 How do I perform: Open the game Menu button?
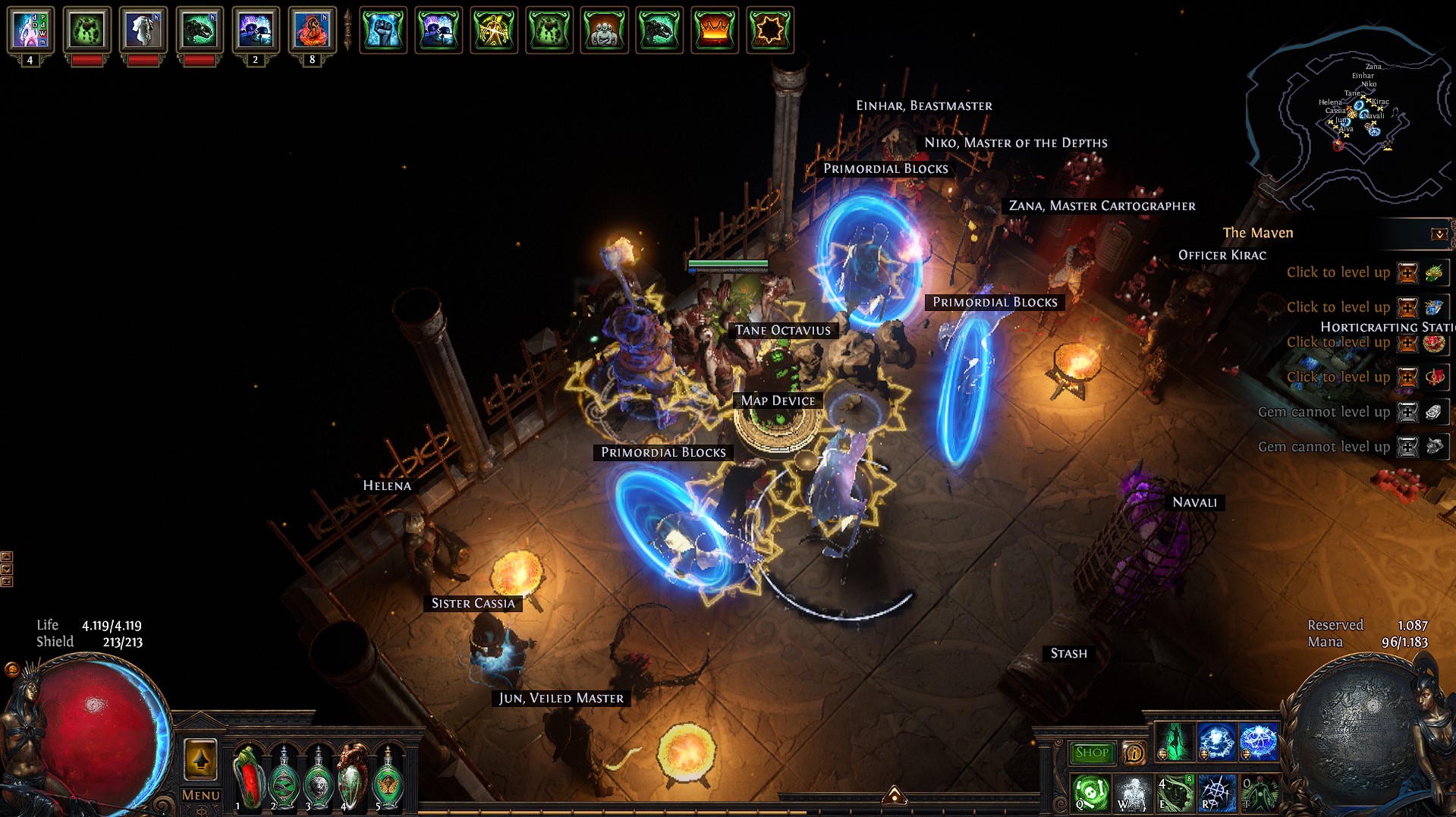(x=201, y=795)
